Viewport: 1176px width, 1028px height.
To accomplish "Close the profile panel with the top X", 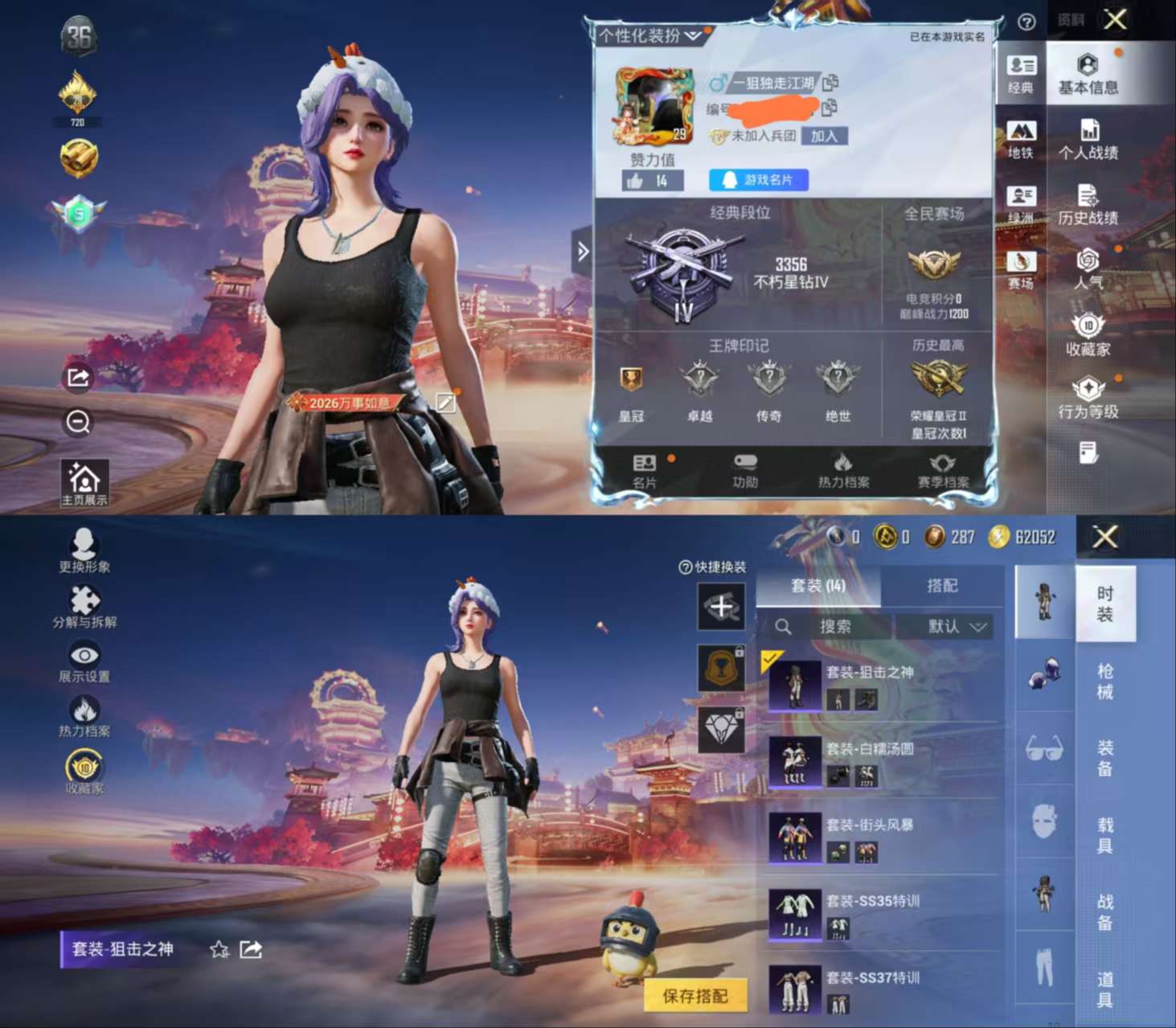I will click(x=1115, y=19).
